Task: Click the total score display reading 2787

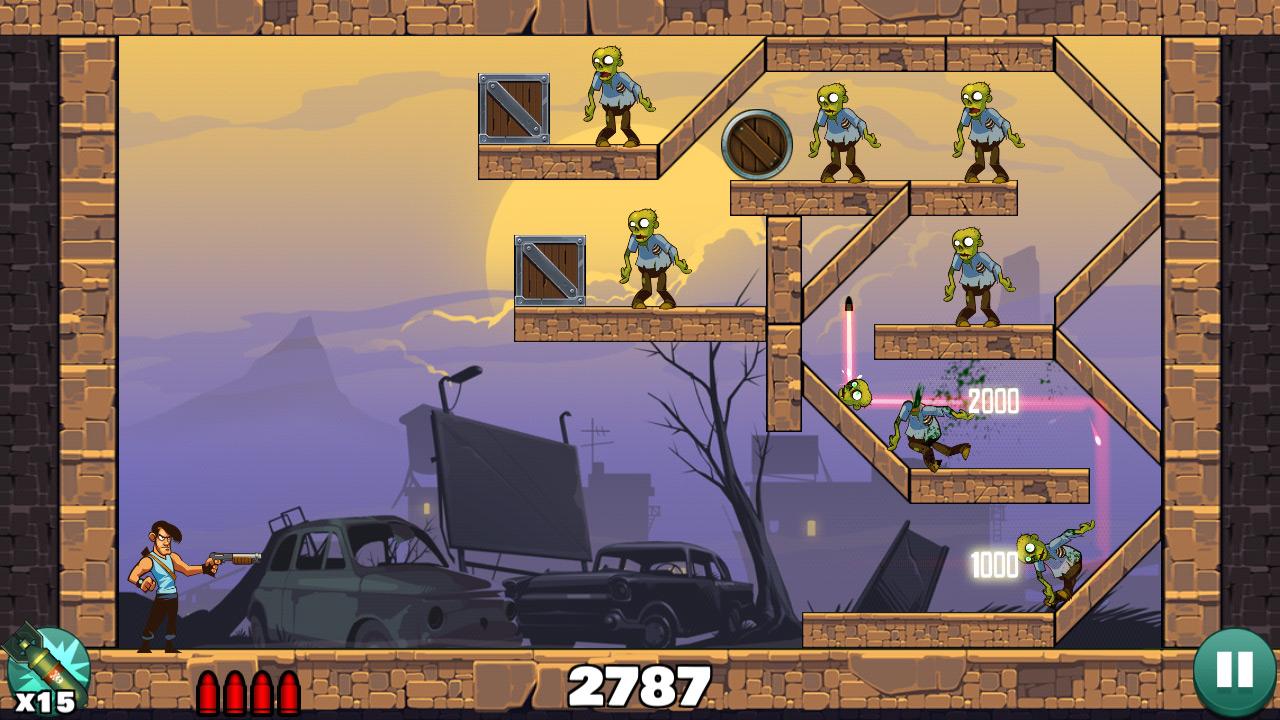Action: (x=640, y=684)
